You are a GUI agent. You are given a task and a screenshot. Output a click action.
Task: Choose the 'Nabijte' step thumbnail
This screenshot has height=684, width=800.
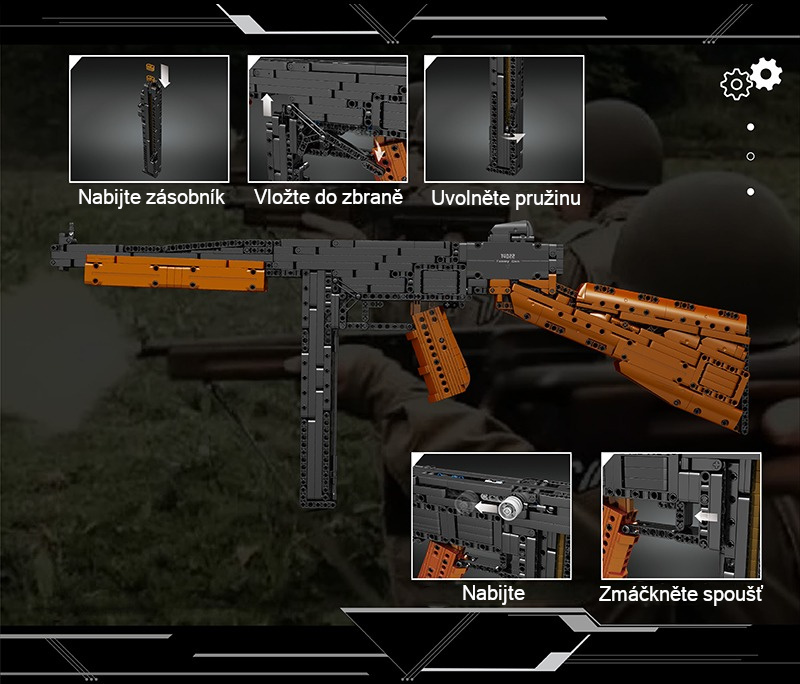(491, 516)
